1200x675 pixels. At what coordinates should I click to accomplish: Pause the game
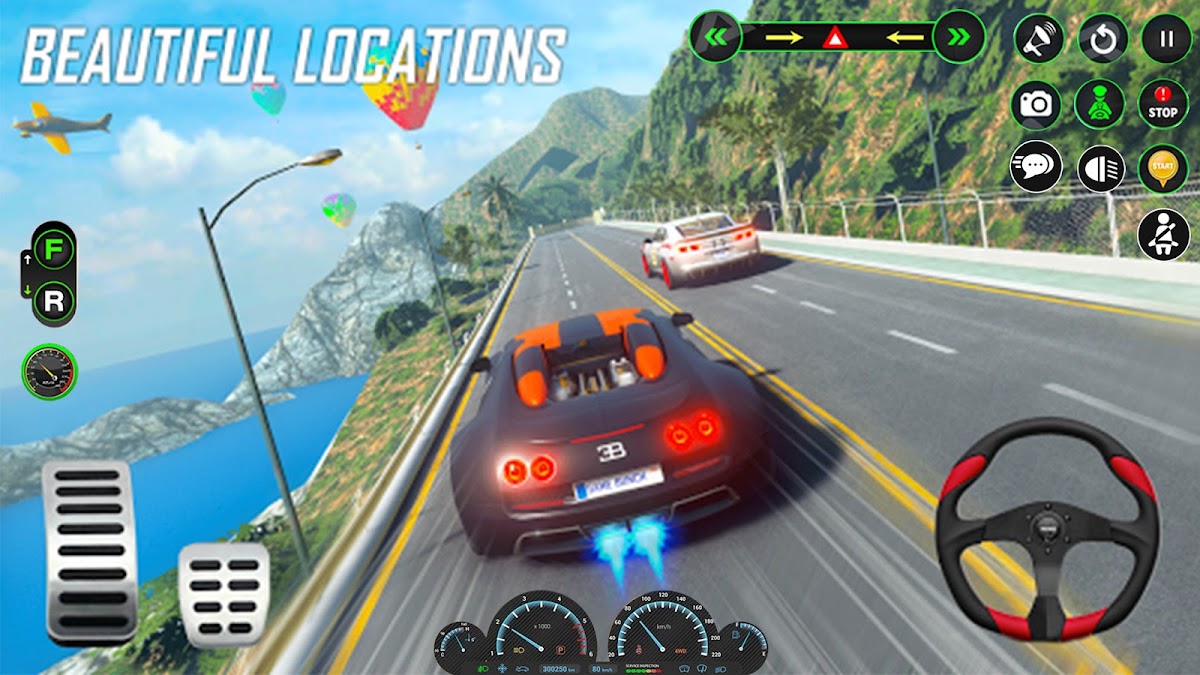1165,40
